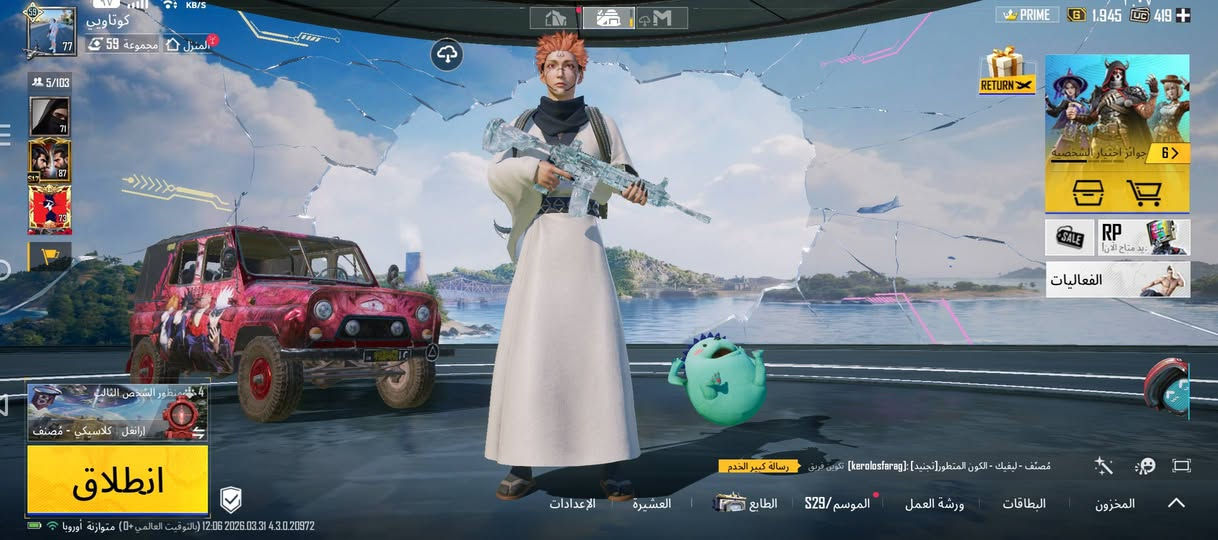Go to ورشة العمل workshop
The image size is (1218, 540).
click(x=934, y=504)
